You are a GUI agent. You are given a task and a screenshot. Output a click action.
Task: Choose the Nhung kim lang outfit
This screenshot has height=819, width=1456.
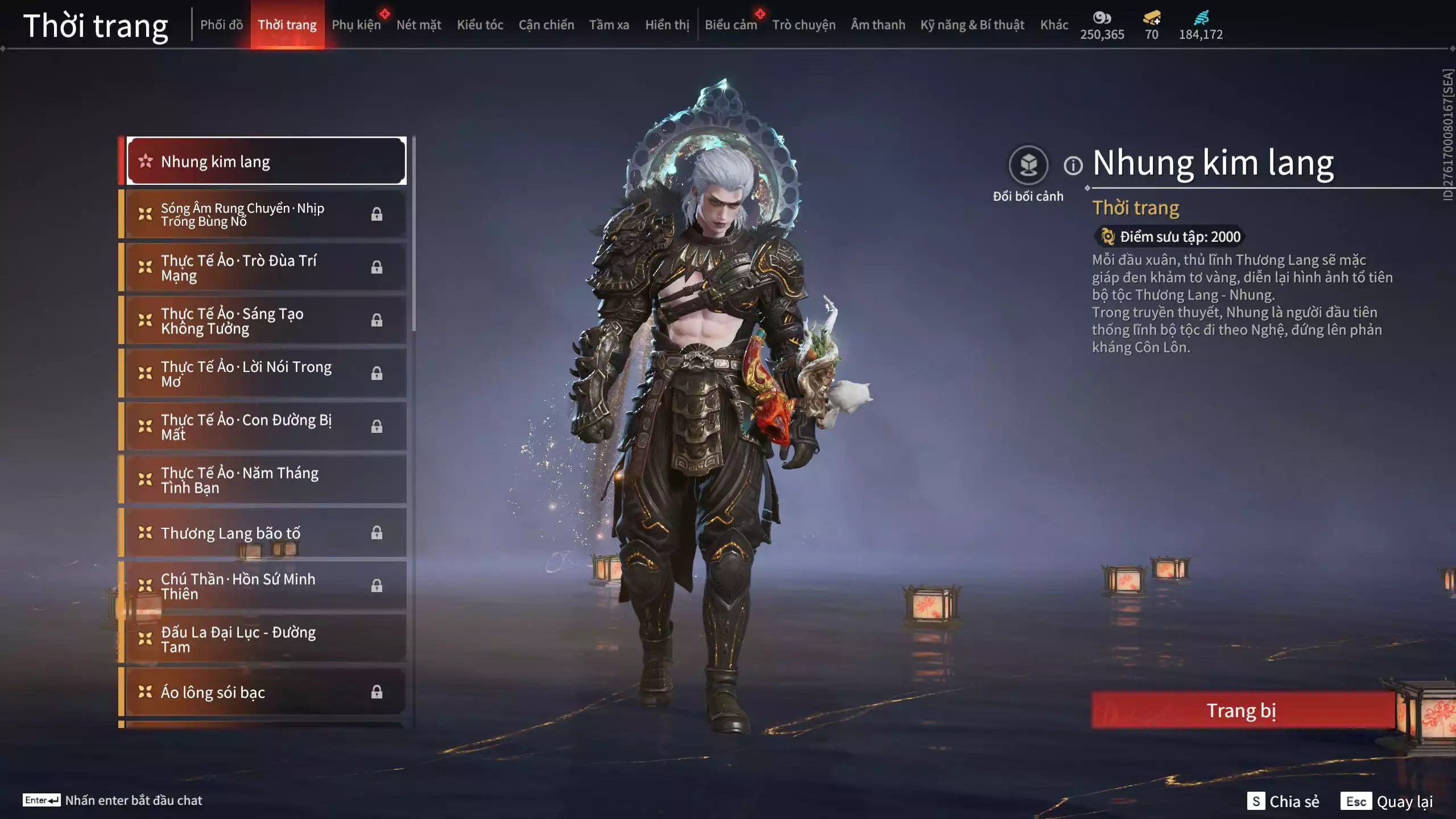click(266, 162)
